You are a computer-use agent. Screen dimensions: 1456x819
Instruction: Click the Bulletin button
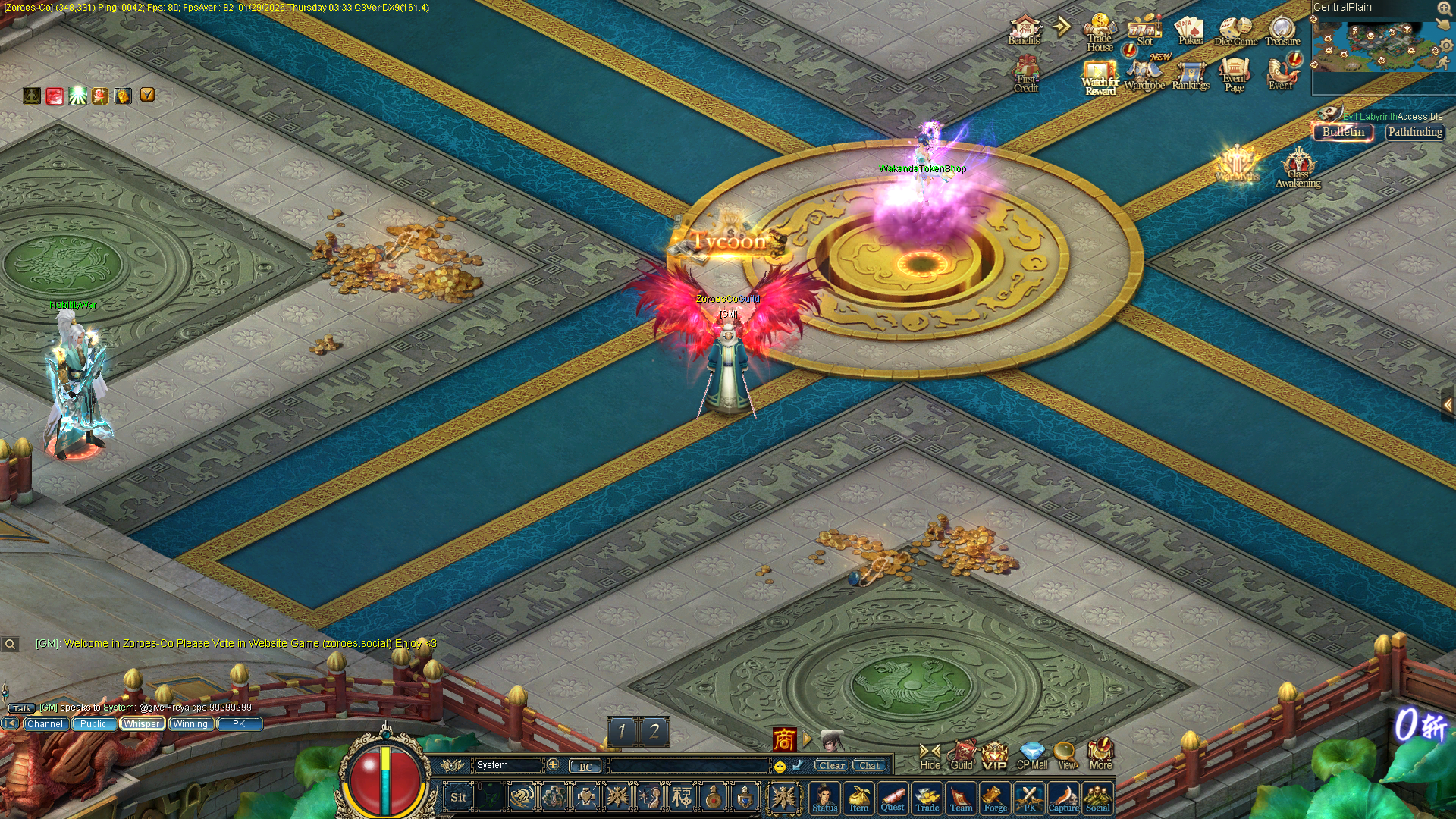tap(1343, 132)
